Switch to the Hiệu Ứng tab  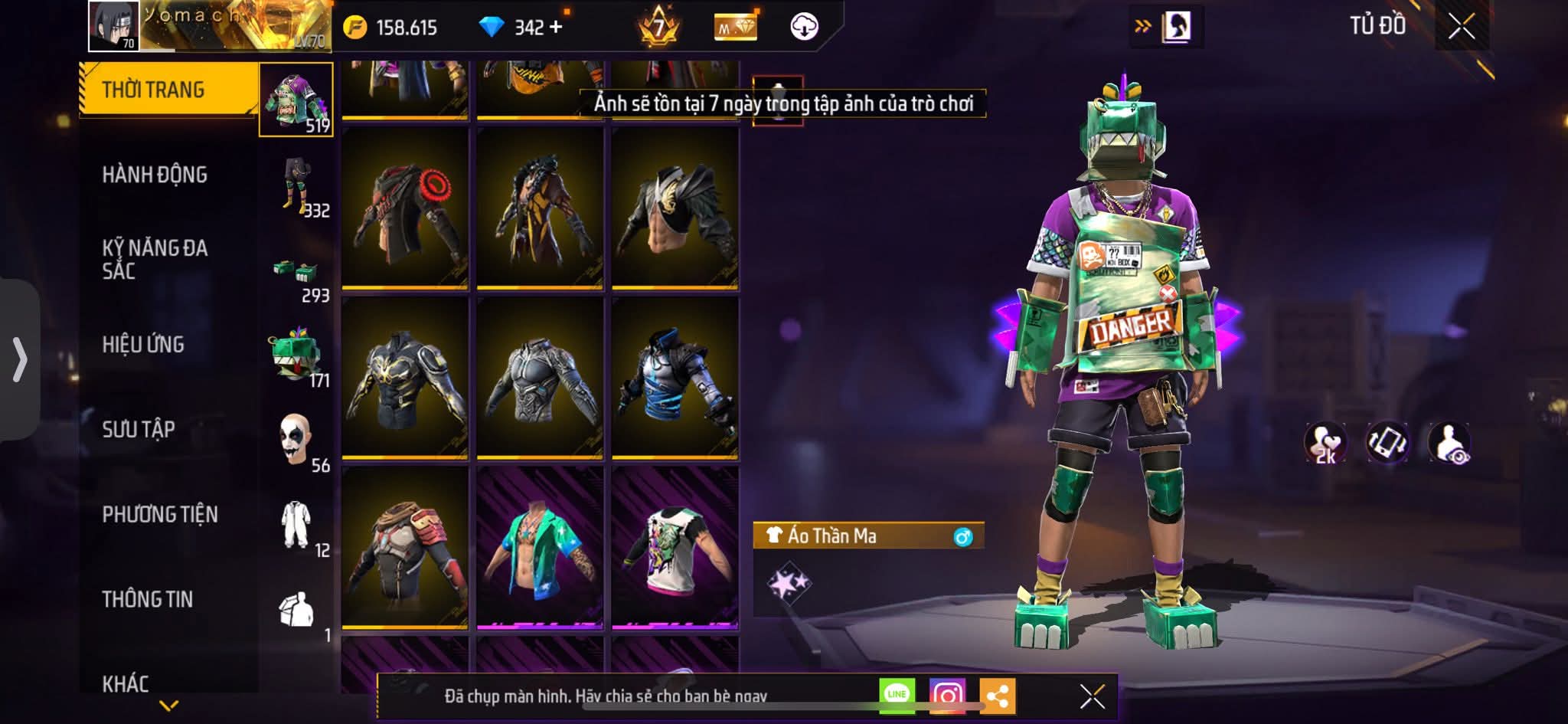143,345
